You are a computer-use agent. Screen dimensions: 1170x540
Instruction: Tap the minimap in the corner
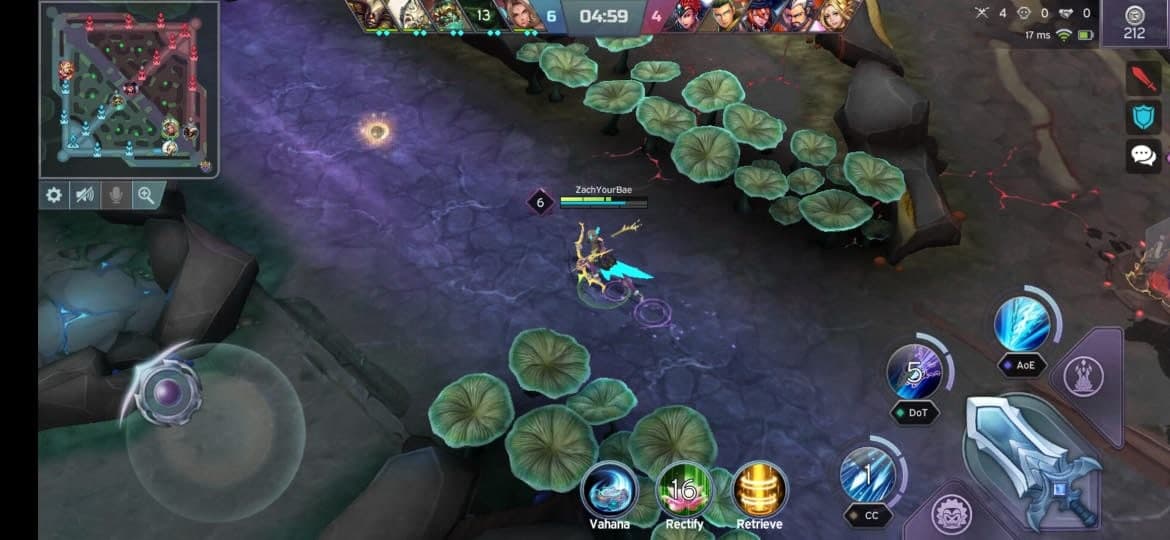pyautogui.click(x=129, y=88)
